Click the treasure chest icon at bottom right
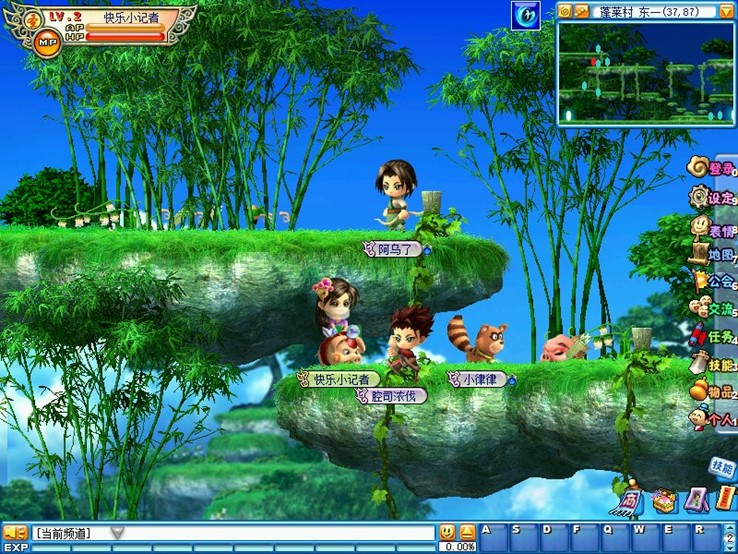738x554 pixels. (663, 499)
